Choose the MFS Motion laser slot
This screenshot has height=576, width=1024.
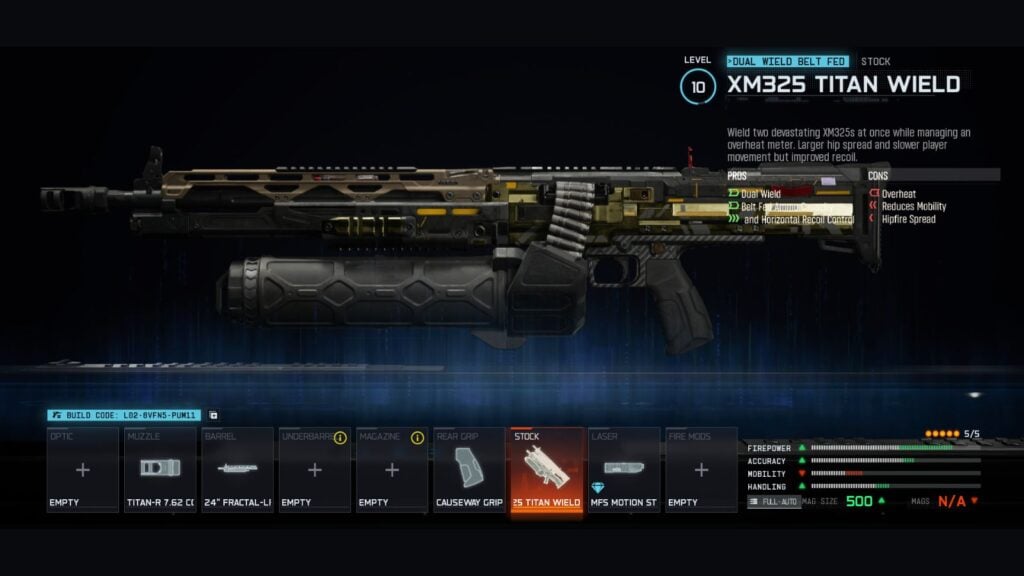tap(623, 470)
